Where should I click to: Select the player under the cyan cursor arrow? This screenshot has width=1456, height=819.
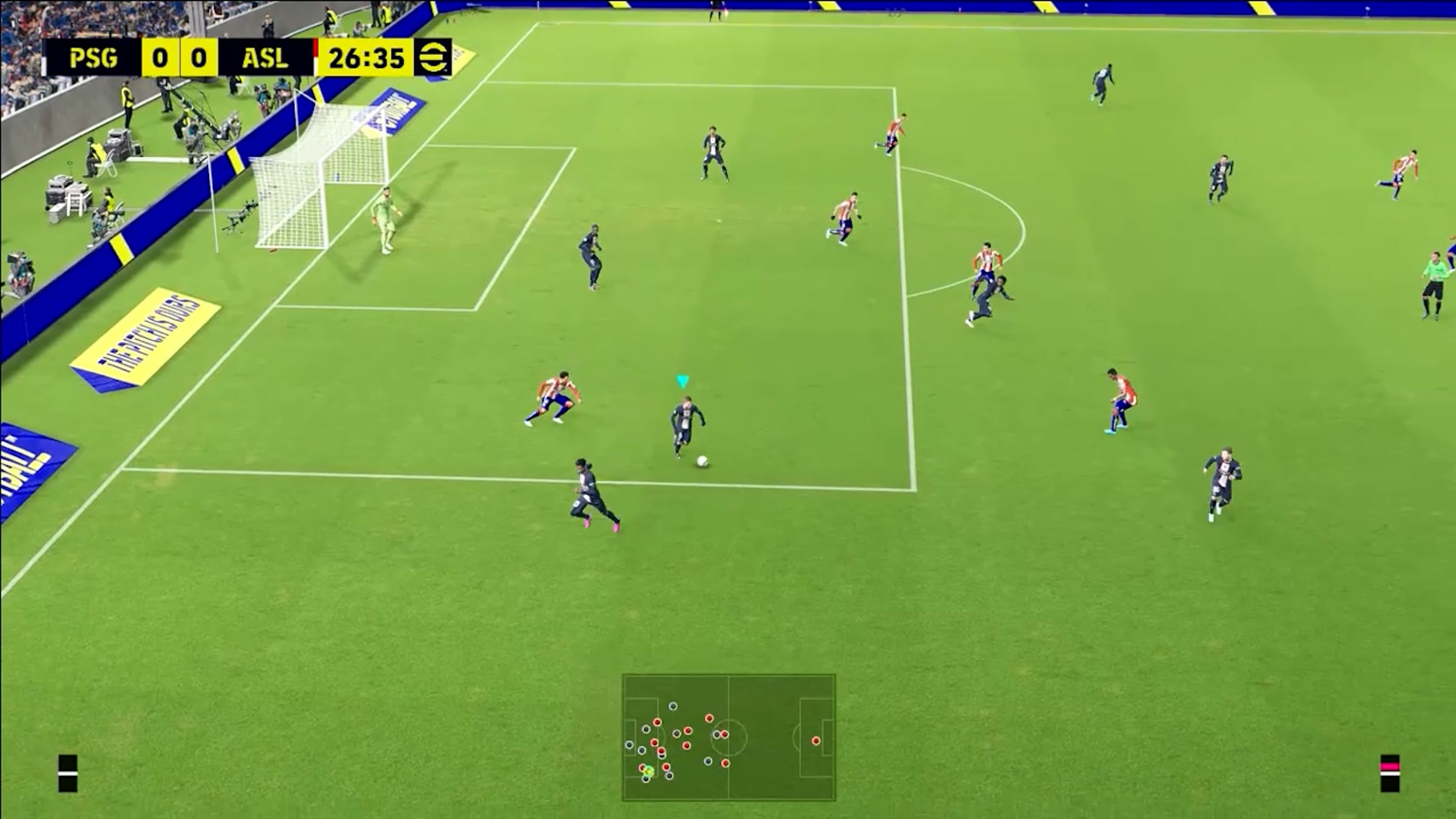pos(684,425)
